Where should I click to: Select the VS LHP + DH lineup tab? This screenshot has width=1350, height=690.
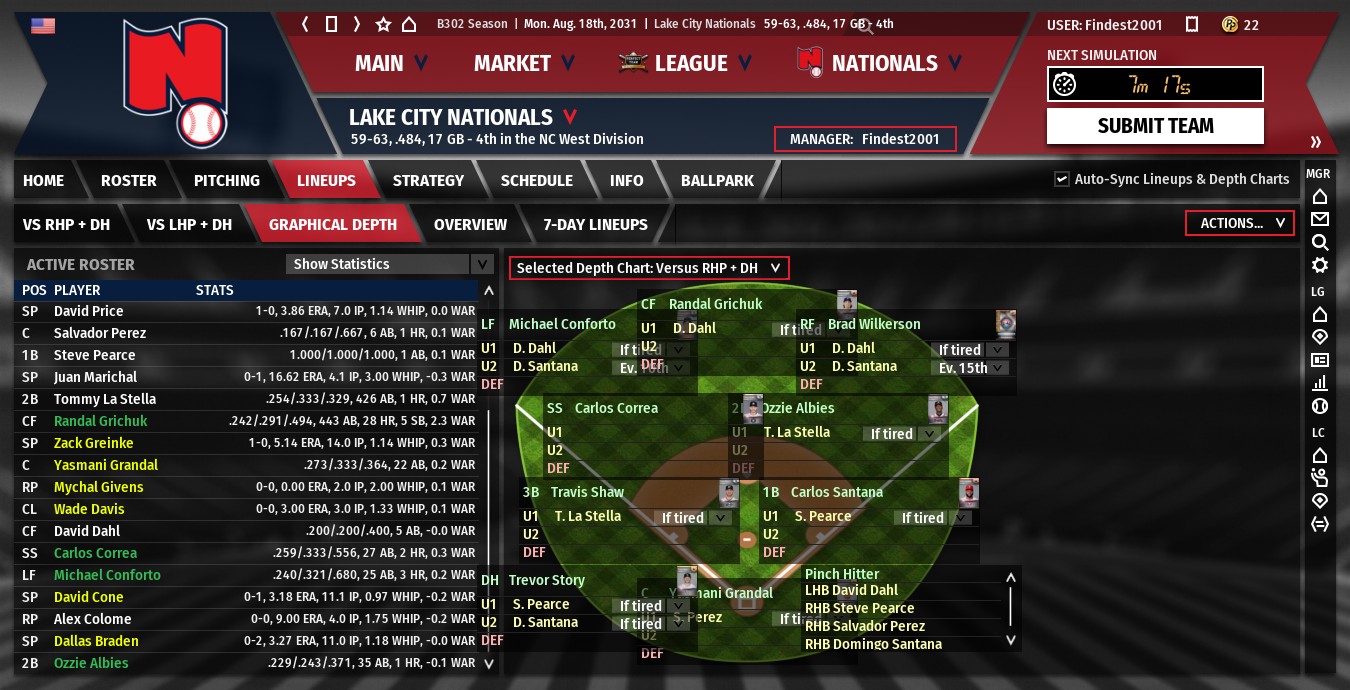tap(189, 225)
